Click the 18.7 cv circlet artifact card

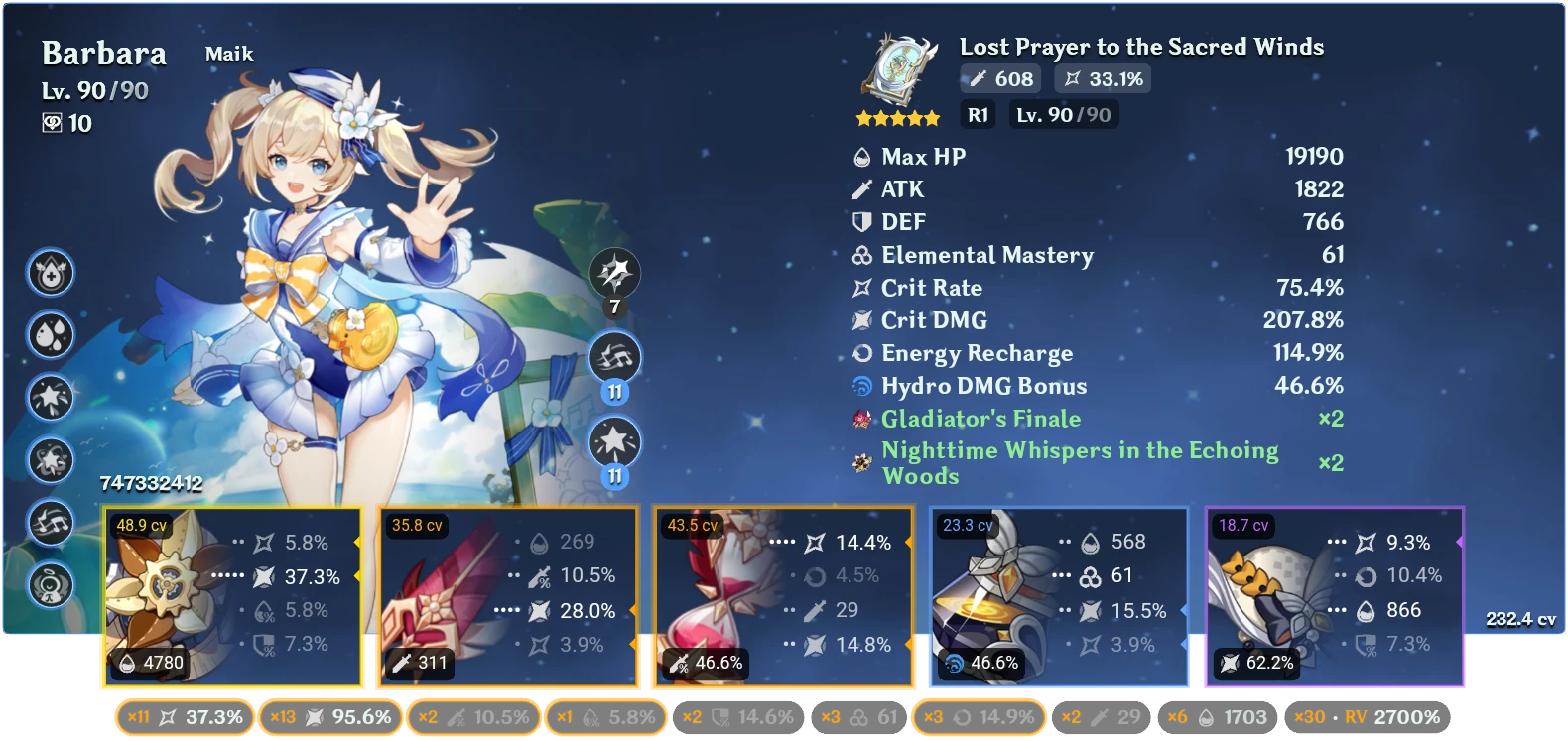(x=1334, y=595)
